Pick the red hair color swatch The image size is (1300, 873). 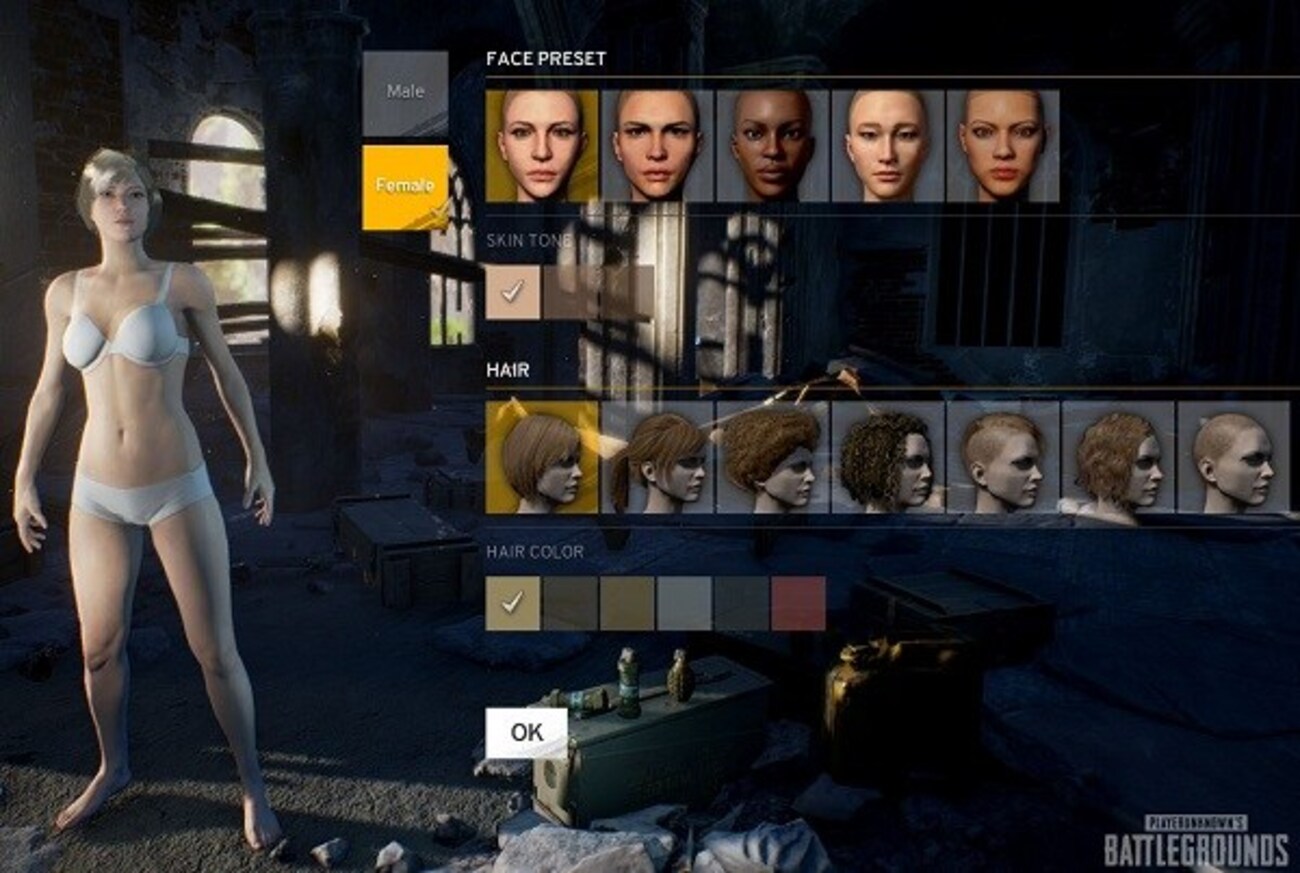[x=799, y=603]
